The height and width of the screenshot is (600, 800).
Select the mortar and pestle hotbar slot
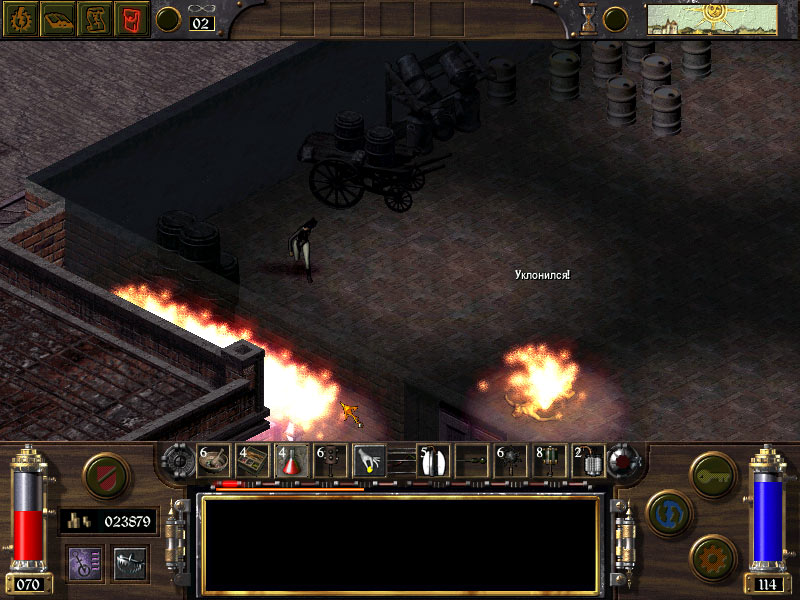tap(213, 461)
